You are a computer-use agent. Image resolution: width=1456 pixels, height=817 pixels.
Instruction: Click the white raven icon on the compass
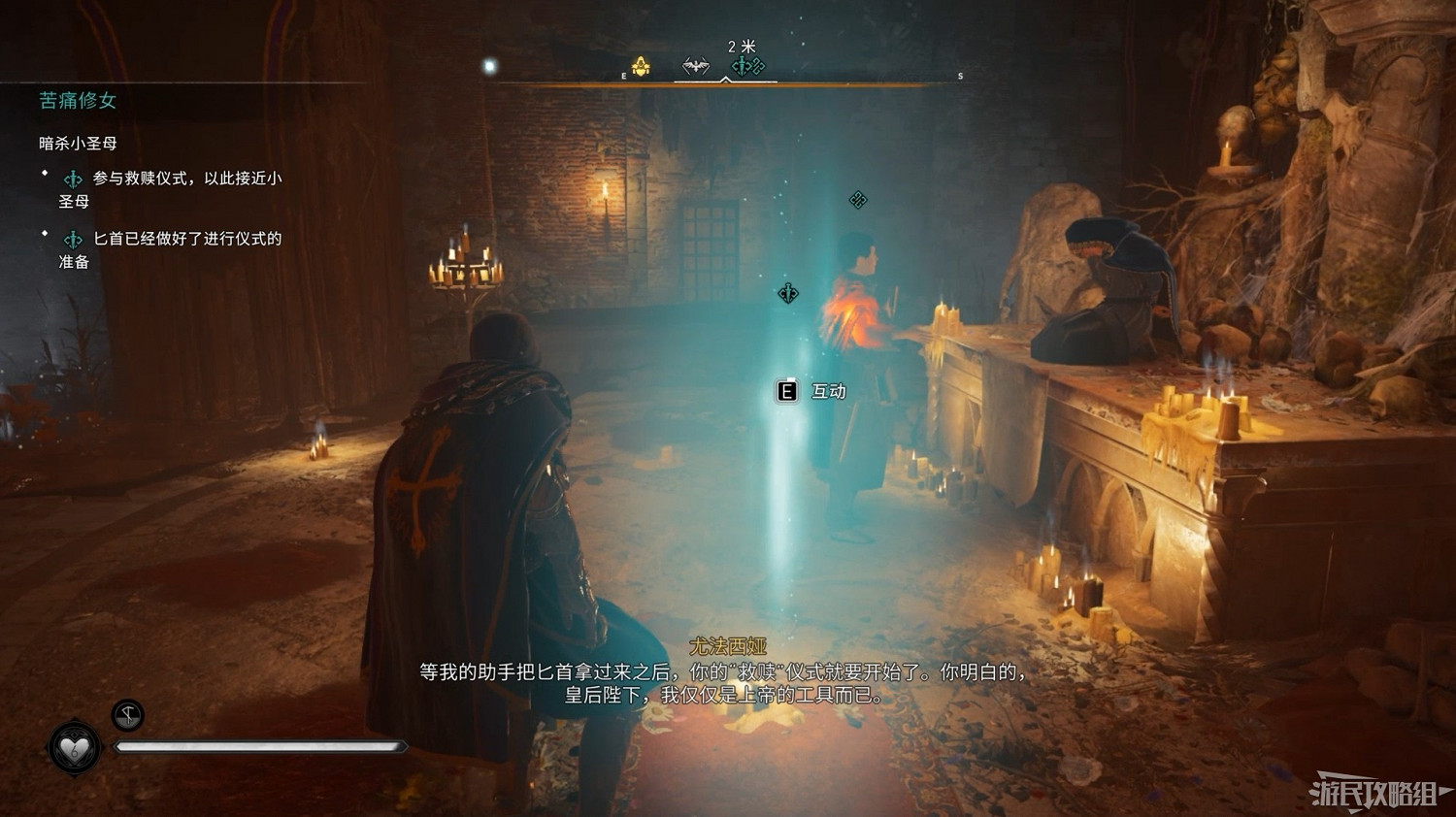(x=697, y=66)
